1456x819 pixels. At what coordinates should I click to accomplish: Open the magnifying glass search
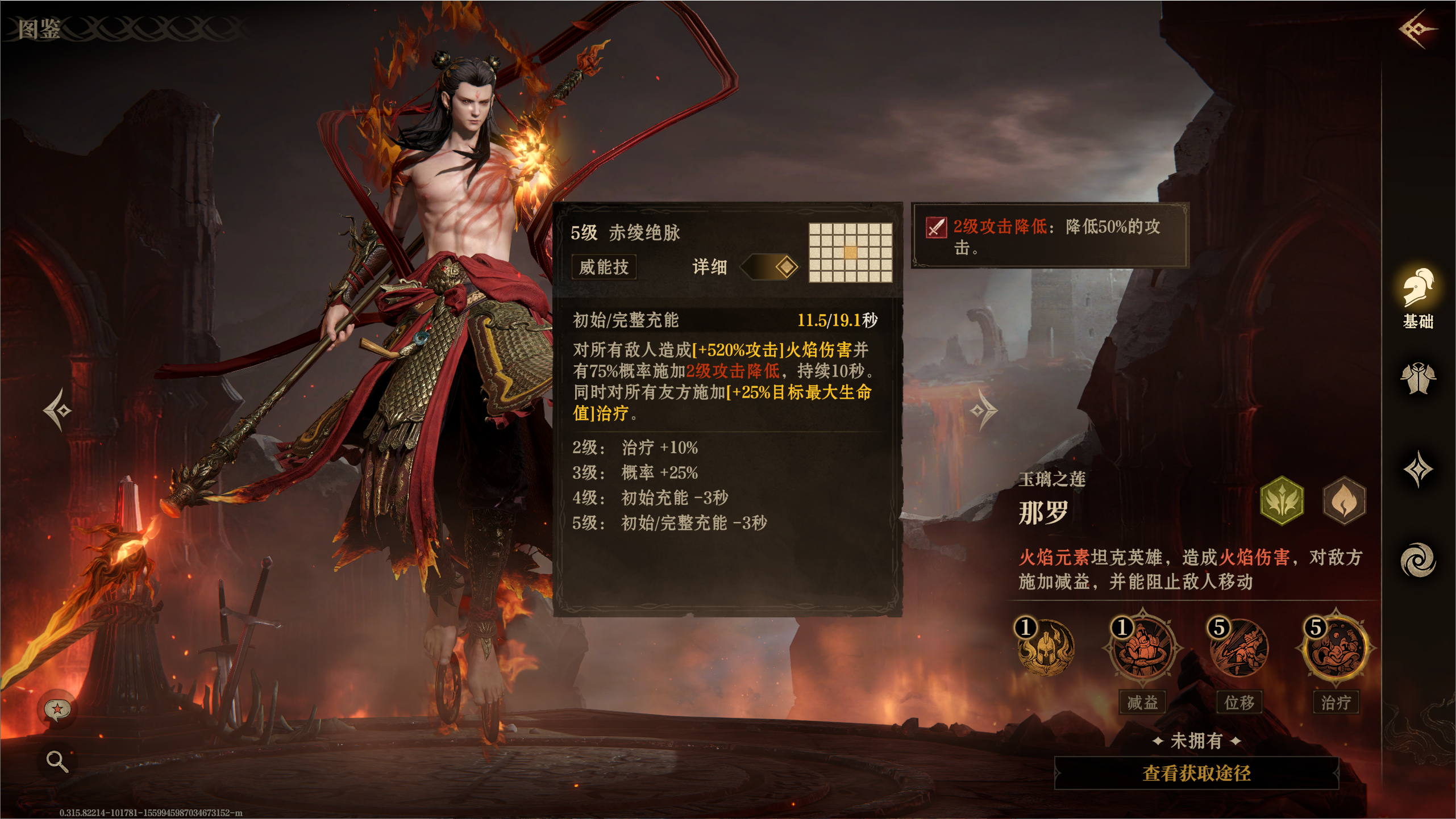click(x=57, y=760)
